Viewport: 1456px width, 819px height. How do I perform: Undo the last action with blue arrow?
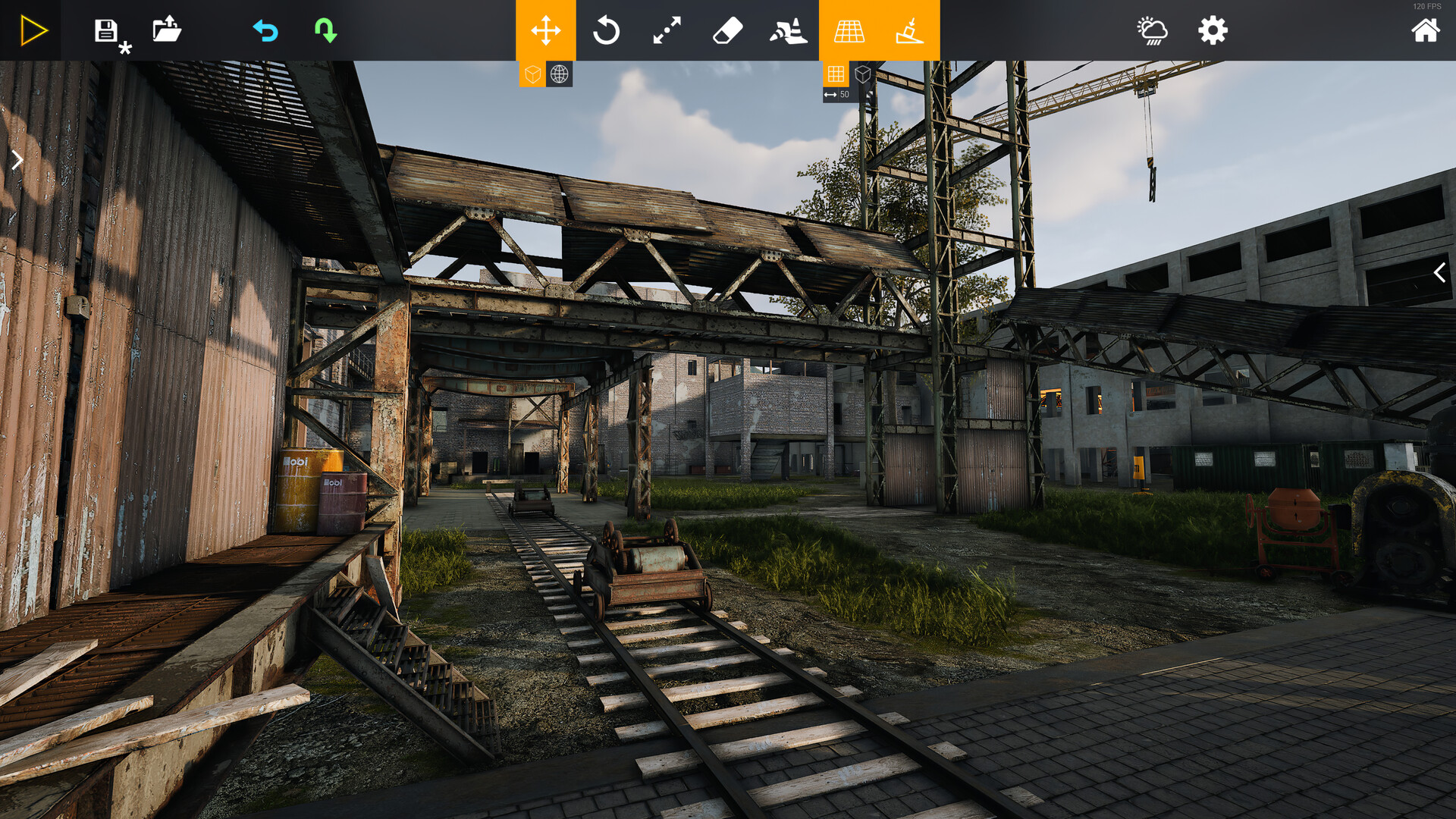click(265, 30)
